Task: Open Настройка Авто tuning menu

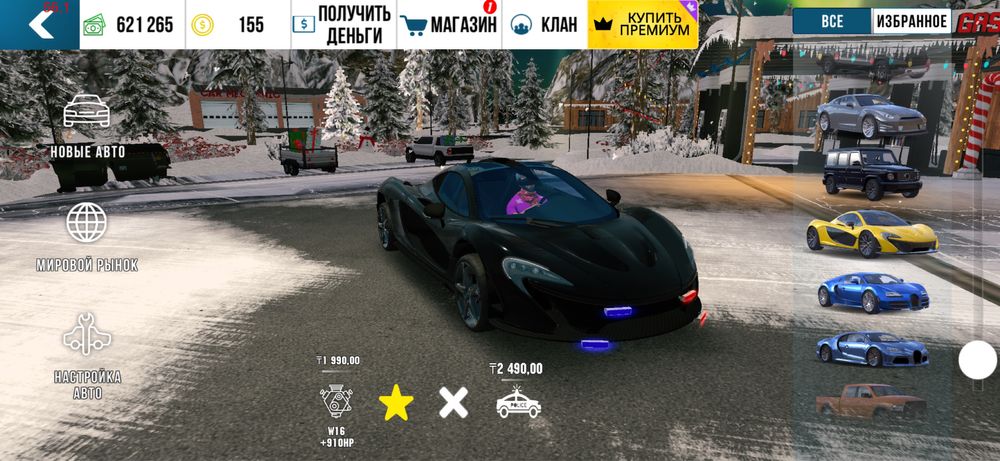Action: pos(87,355)
